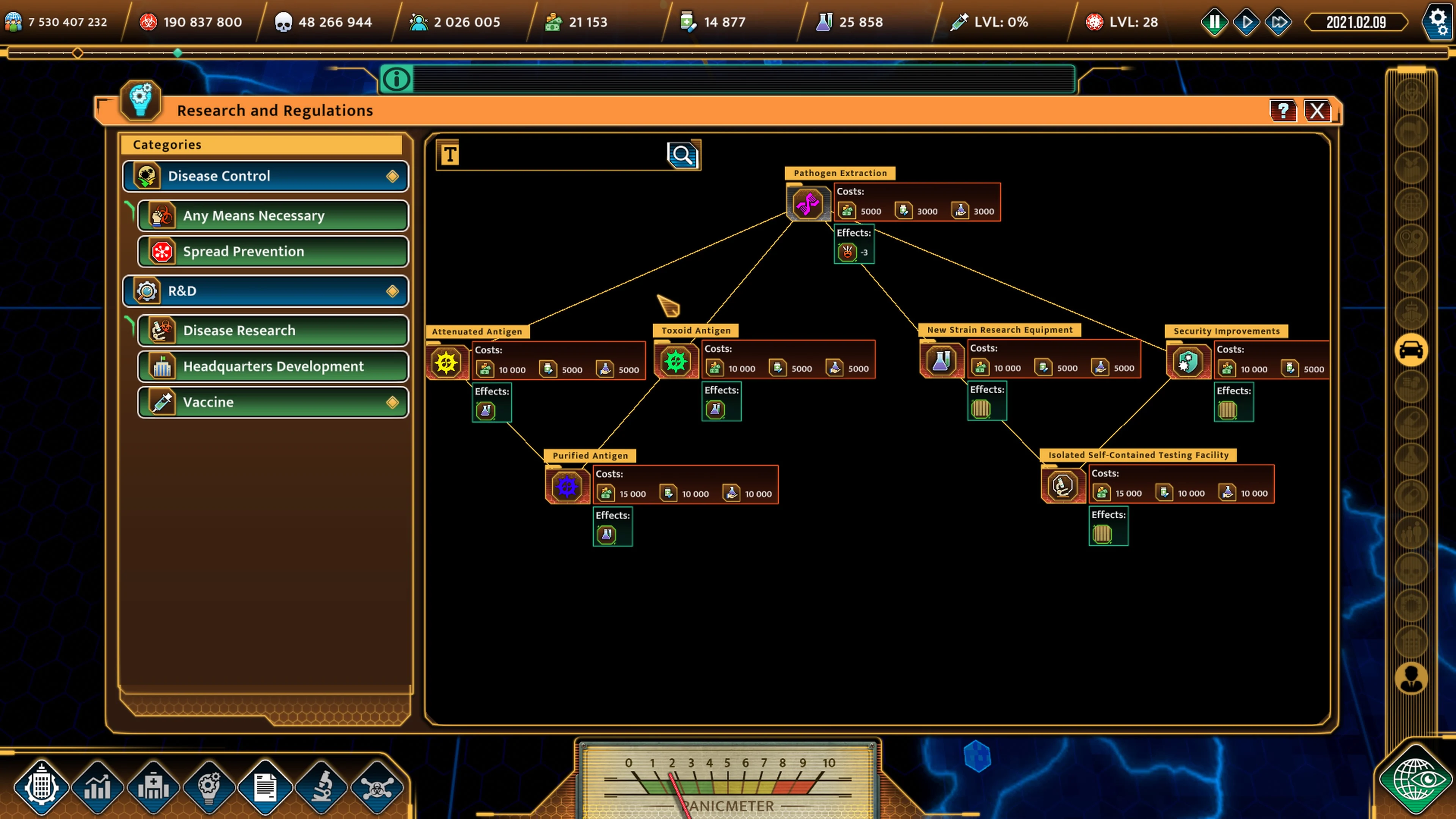Open the help question mark button
This screenshot has height=819, width=1456.
point(1283,111)
